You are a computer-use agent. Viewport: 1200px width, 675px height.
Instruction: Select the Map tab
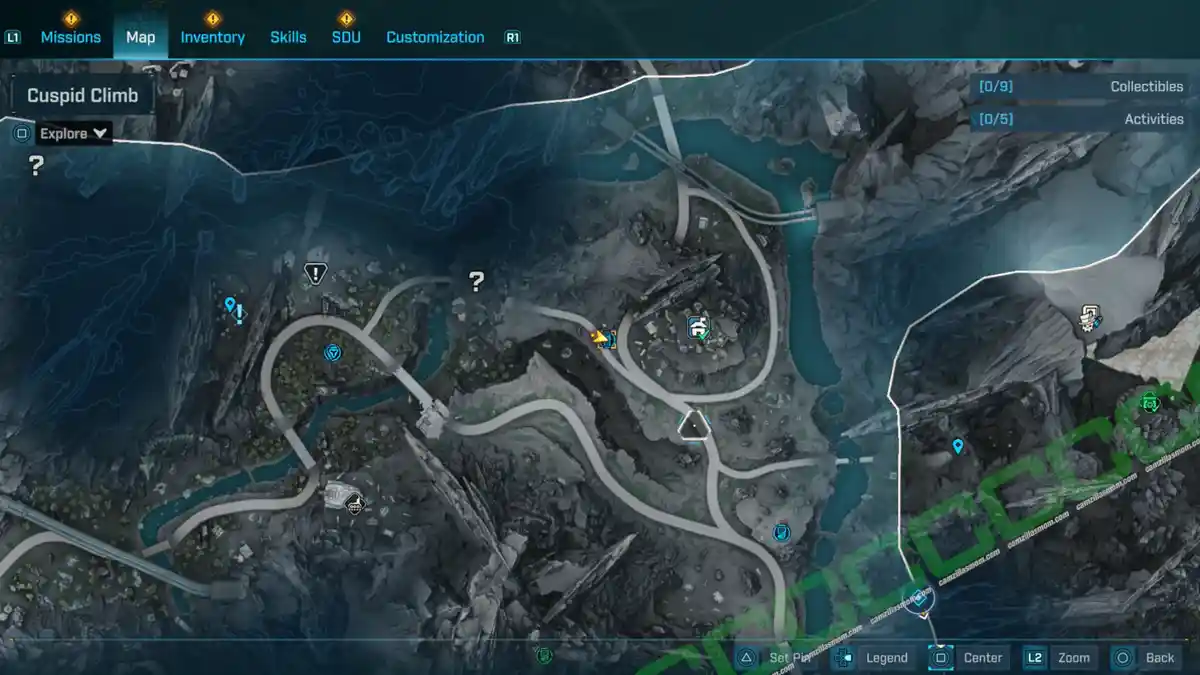coord(140,37)
